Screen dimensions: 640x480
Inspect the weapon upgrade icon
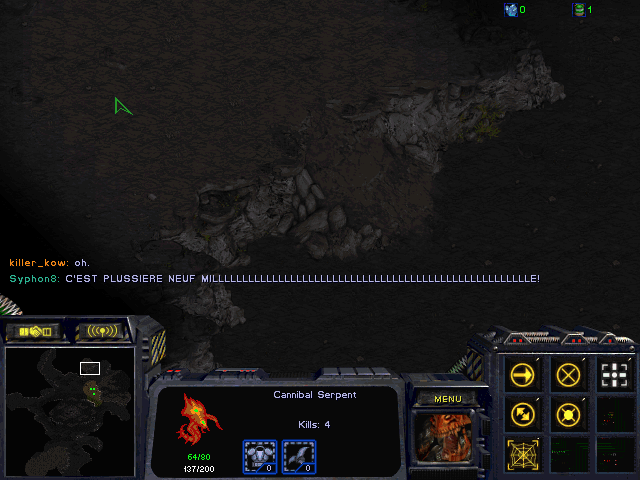pos(299,456)
